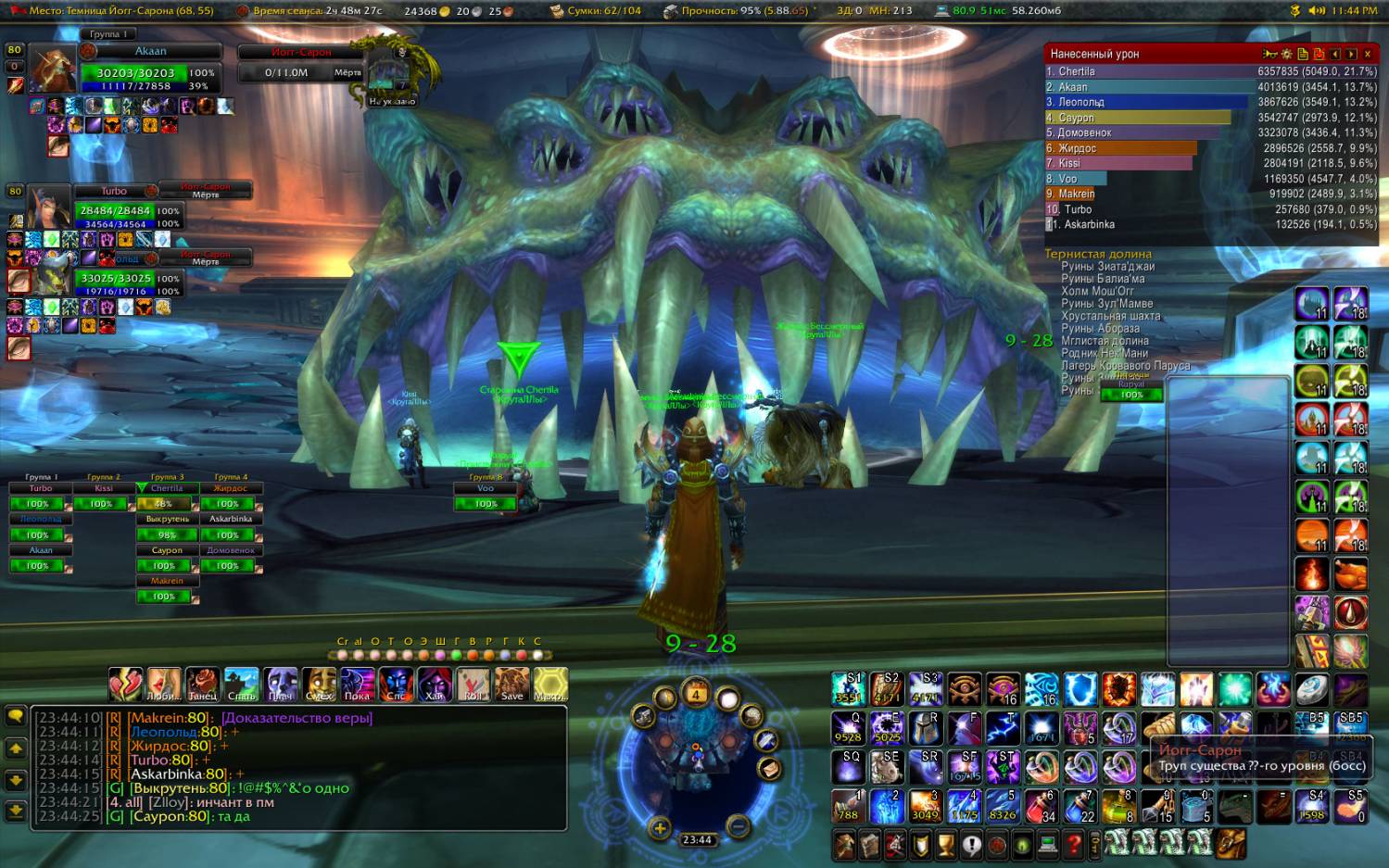Open the damage meter gear settings
Viewport: 1389px width, 868px height.
coord(1287,55)
